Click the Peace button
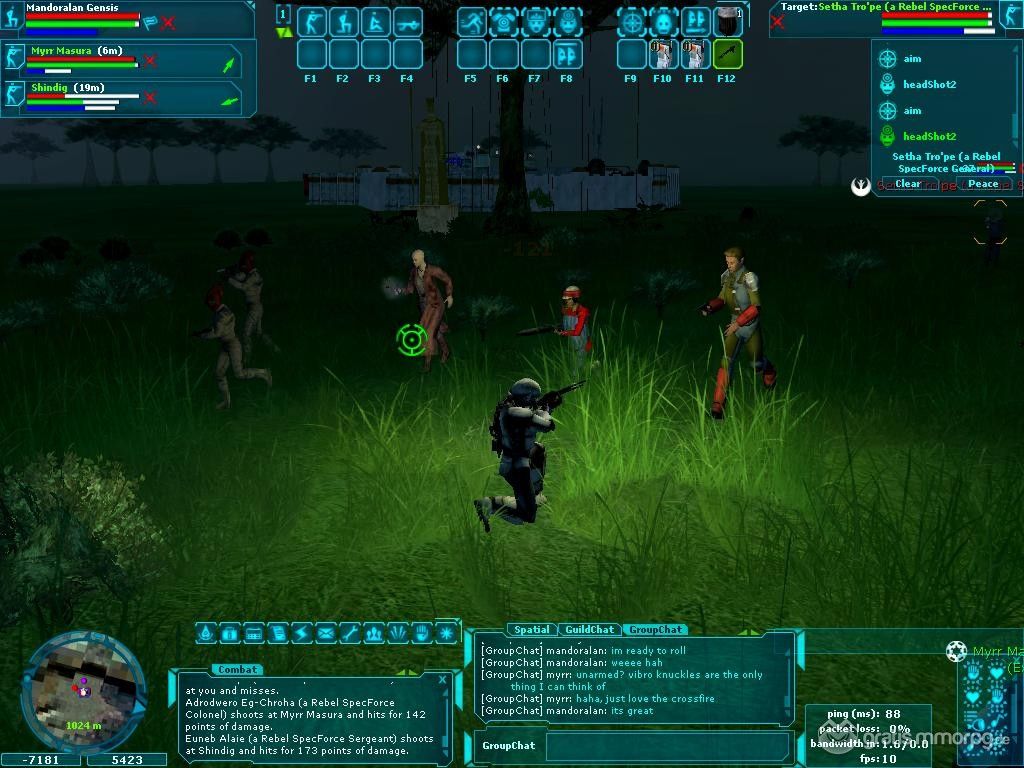The image size is (1024, 768). coord(983,184)
